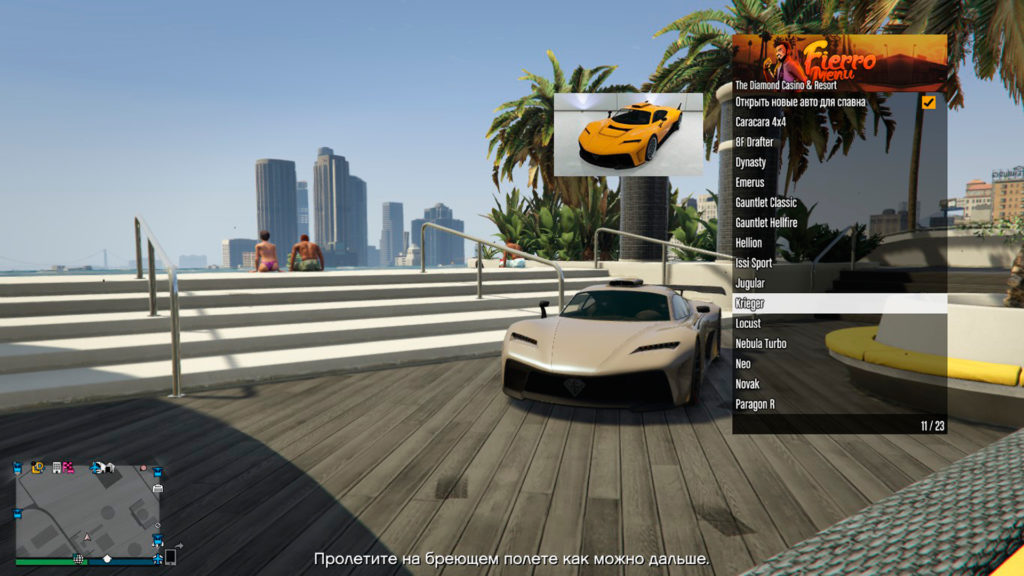Select the Novak menu entry

click(x=747, y=384)
